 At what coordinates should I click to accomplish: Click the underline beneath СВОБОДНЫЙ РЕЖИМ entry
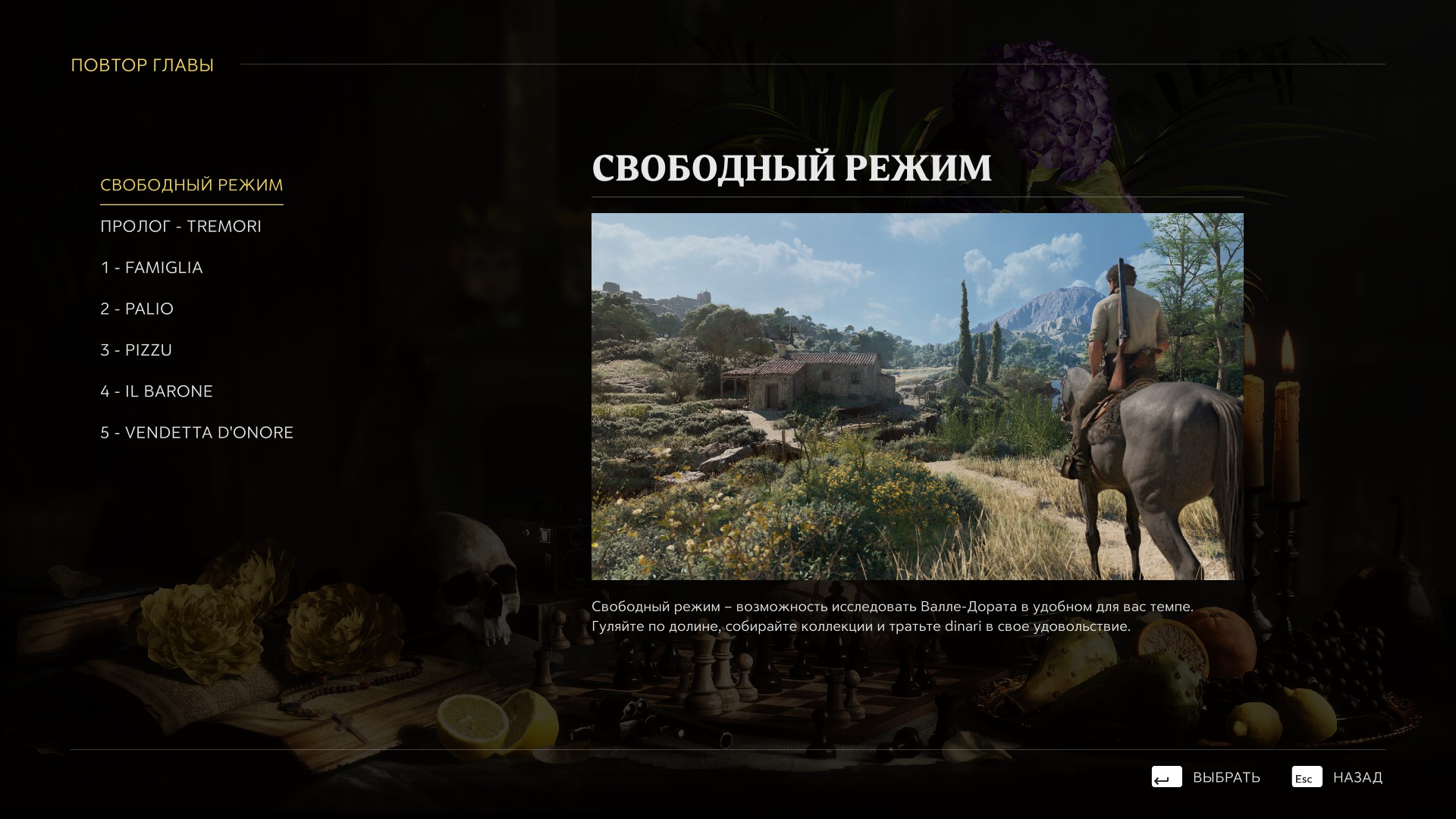(192, 203)
